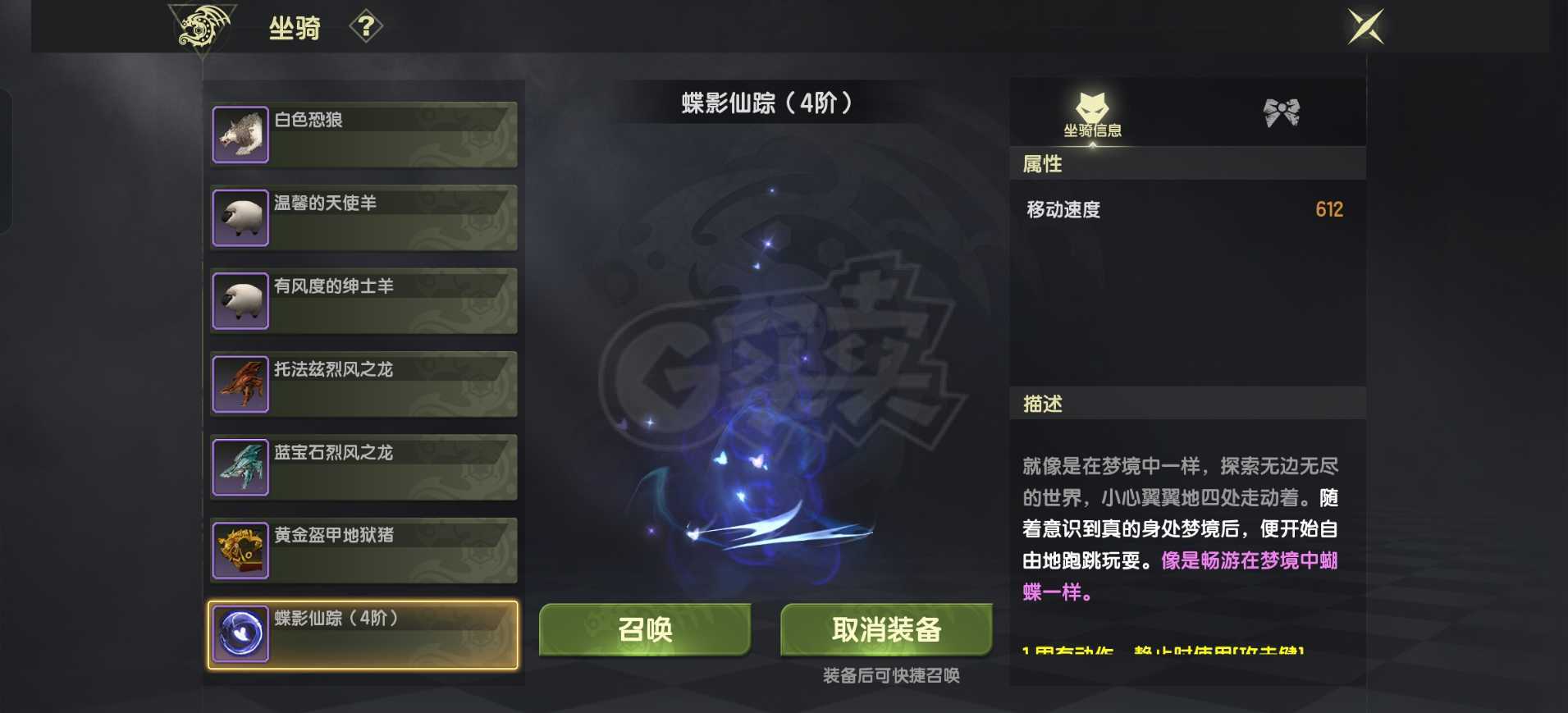Switch to the fox-head 坐骑信息 tab
The height and width of the screenshot is (713, 1568).
pos(1095,113)
